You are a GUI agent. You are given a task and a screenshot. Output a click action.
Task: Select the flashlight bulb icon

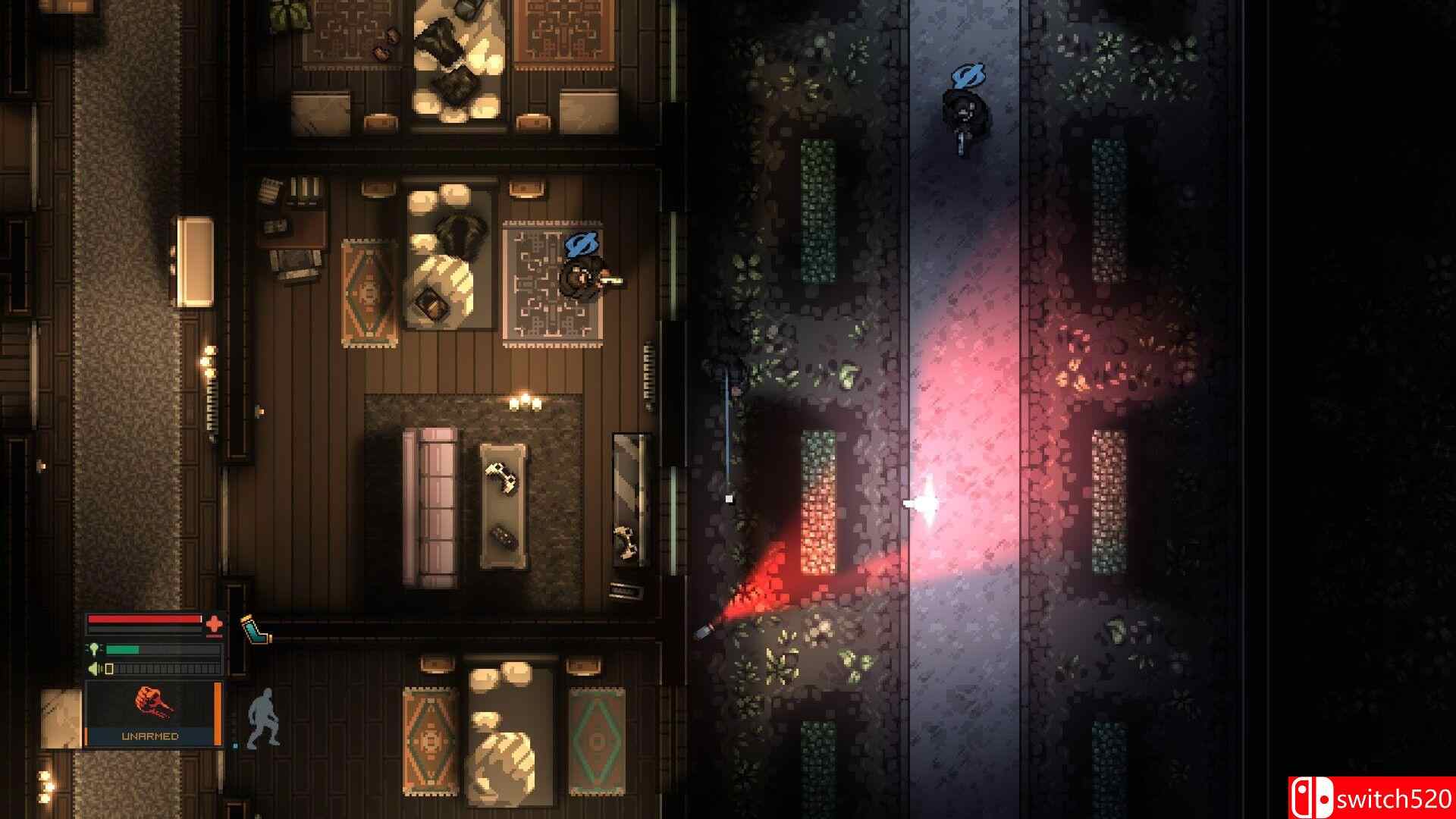click(94, 649)
